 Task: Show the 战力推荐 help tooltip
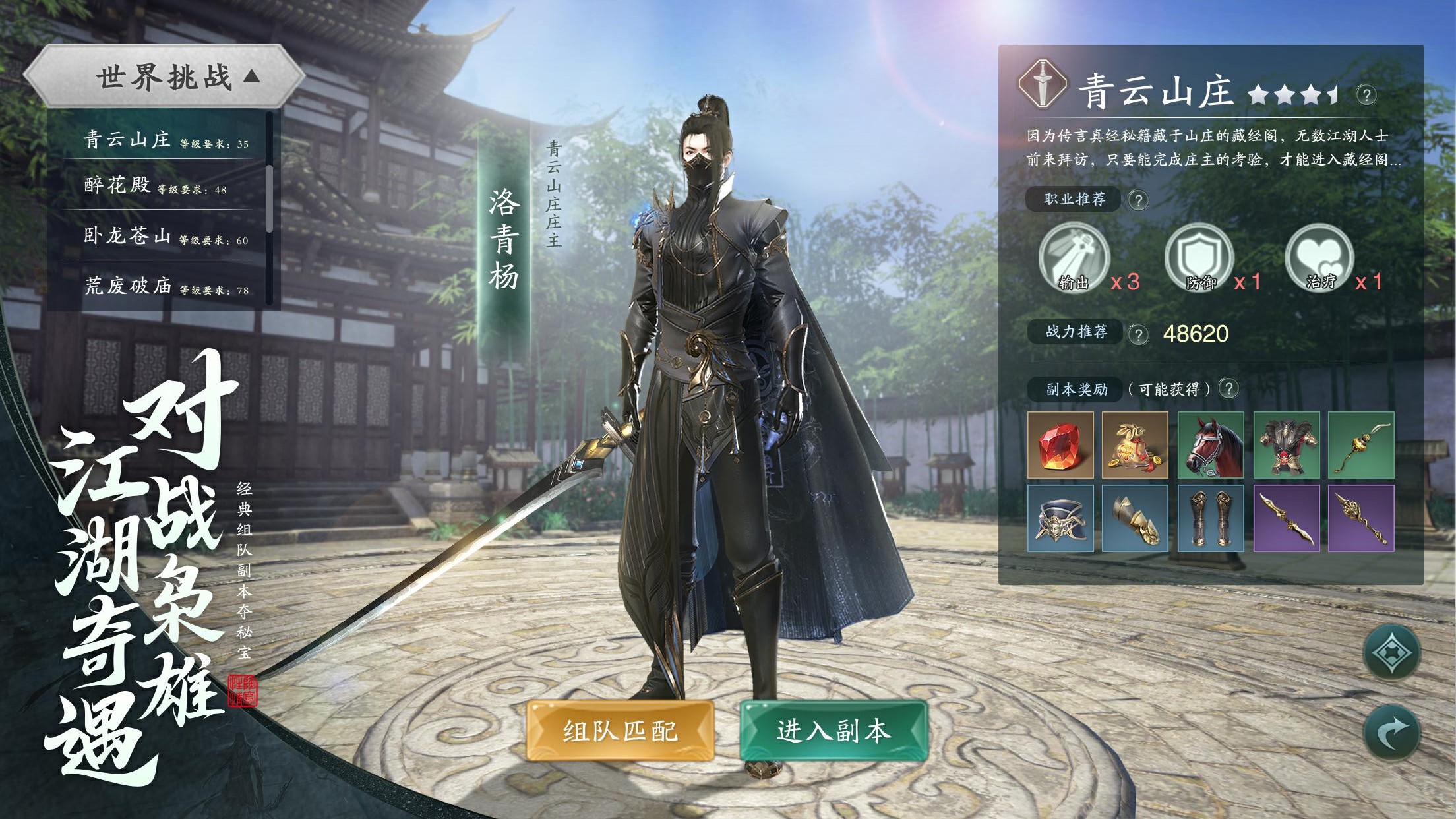[1138, 334]
